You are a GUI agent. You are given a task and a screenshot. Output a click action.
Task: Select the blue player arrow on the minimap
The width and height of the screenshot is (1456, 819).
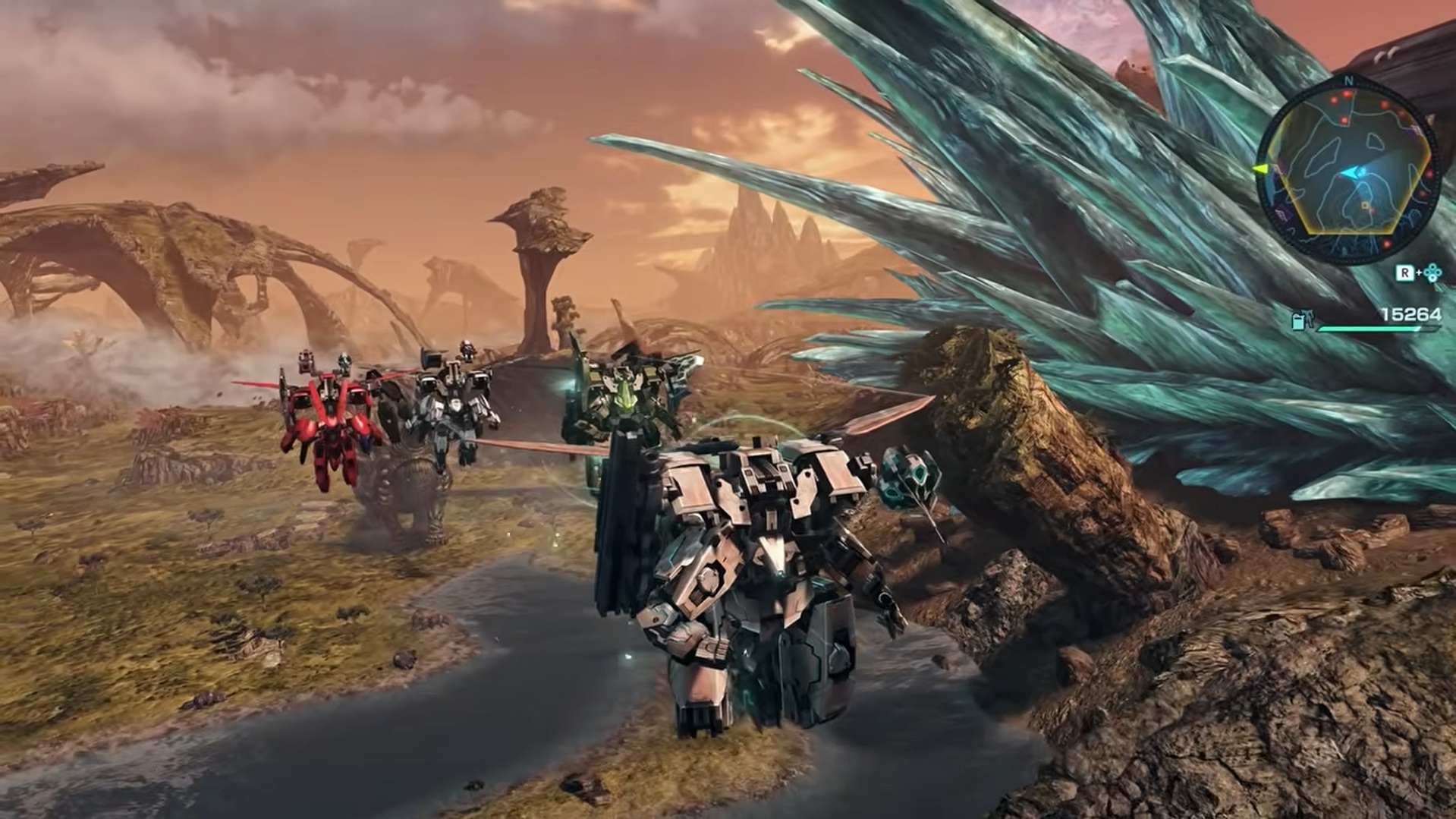1351,174
